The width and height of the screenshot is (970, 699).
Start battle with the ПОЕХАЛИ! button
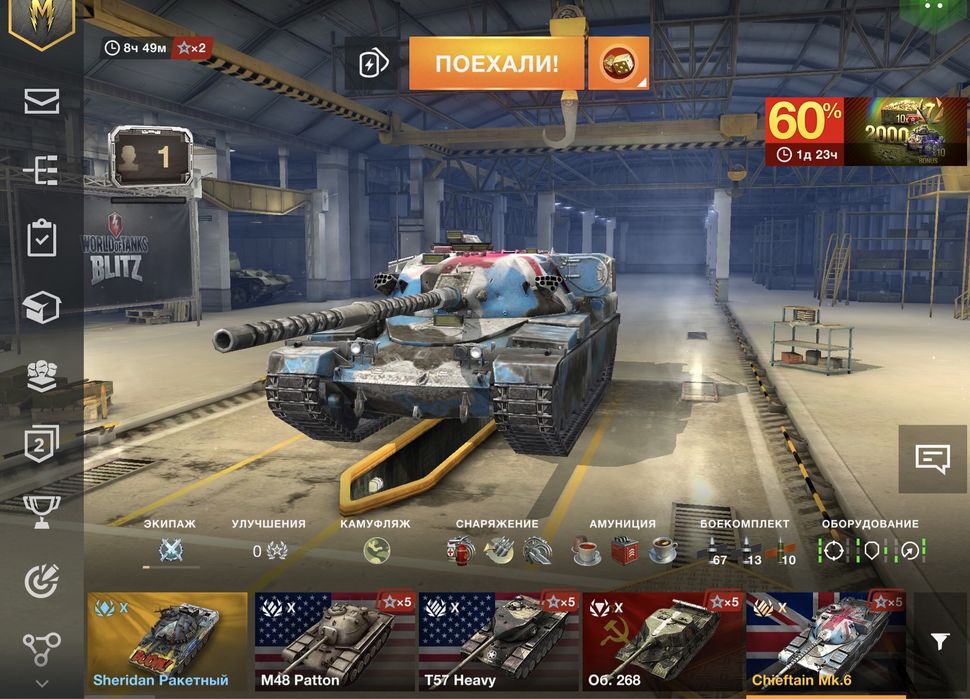coord(496,64)
